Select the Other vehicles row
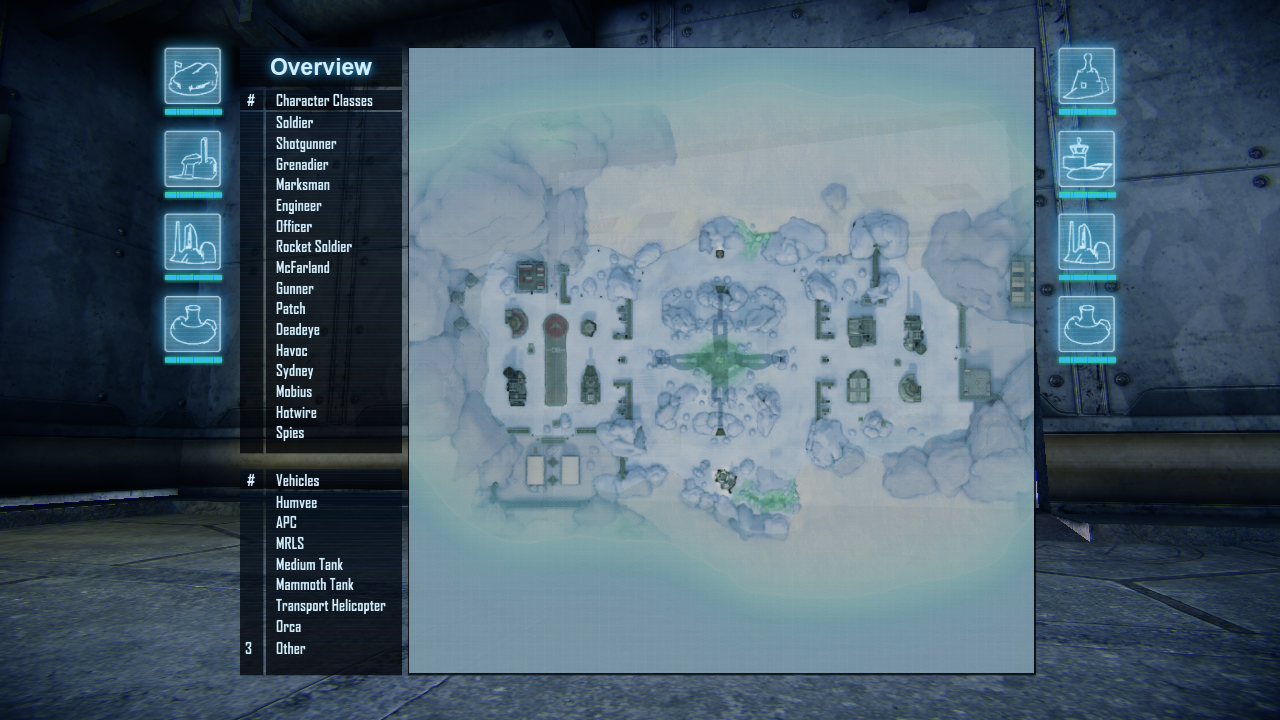 click(291, 648)
